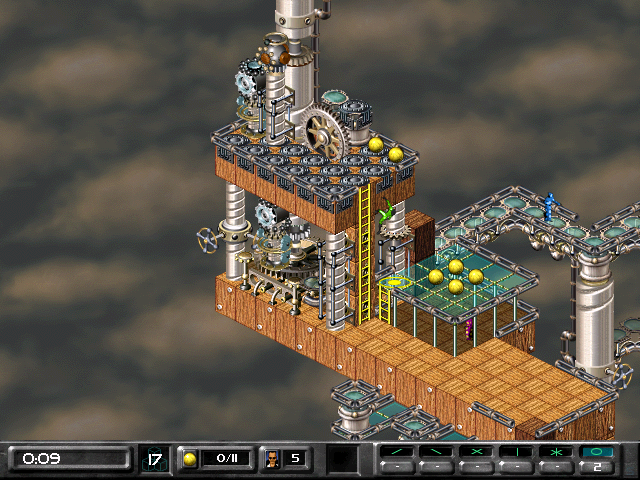640x480 pixels.
Task: Choose the green X tool slot
Action: tap(476, 453)
